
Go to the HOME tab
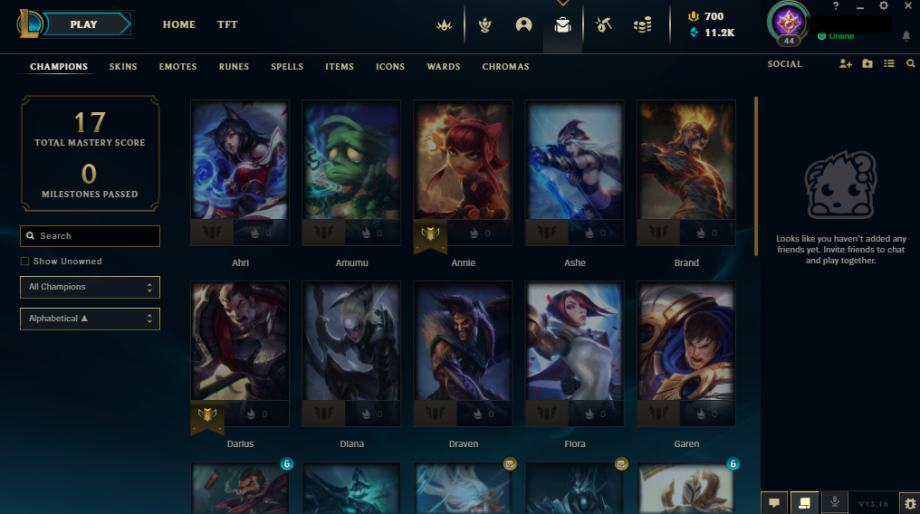(179, 24)
